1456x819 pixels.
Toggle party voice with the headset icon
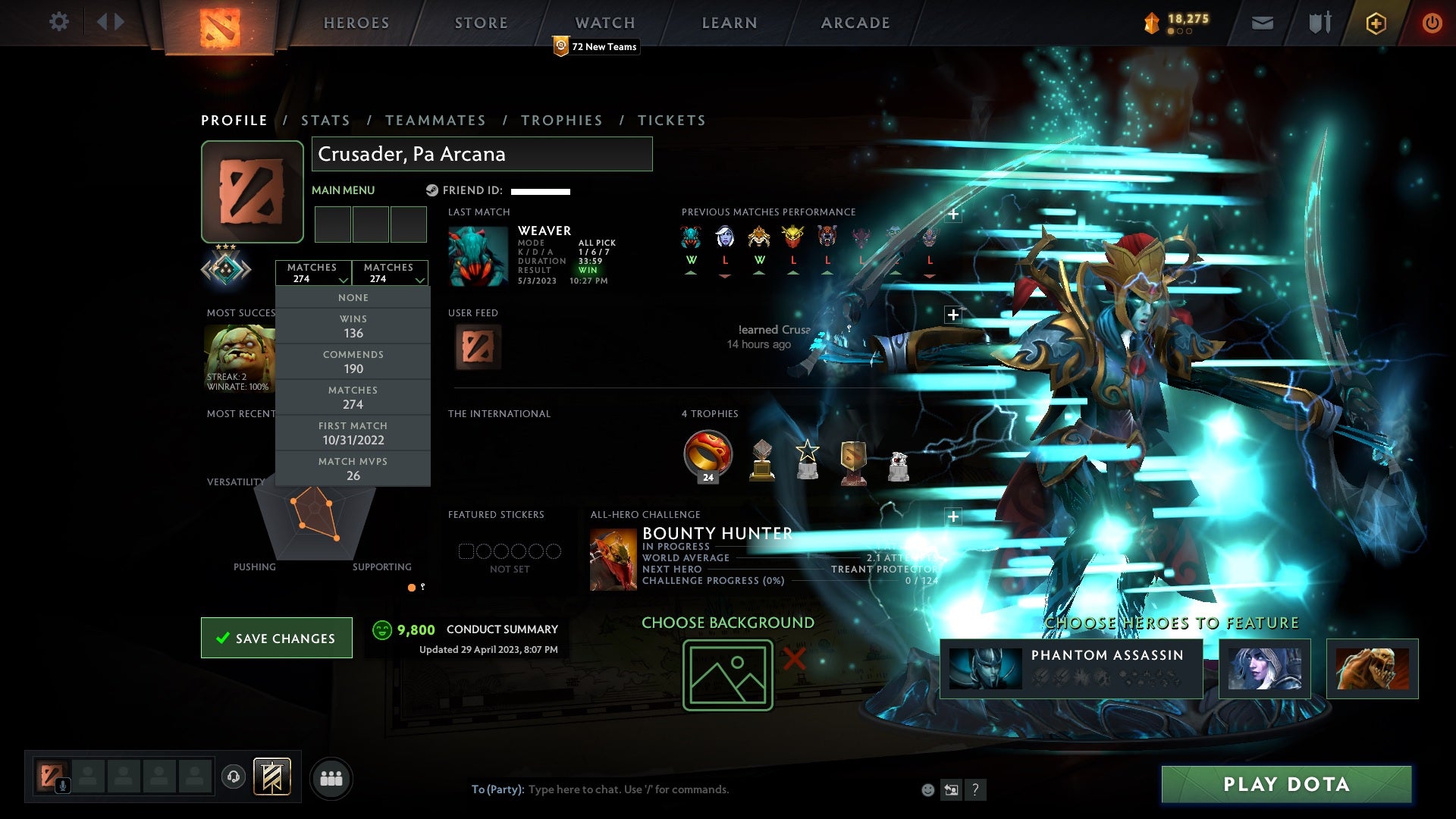(234, 777)
